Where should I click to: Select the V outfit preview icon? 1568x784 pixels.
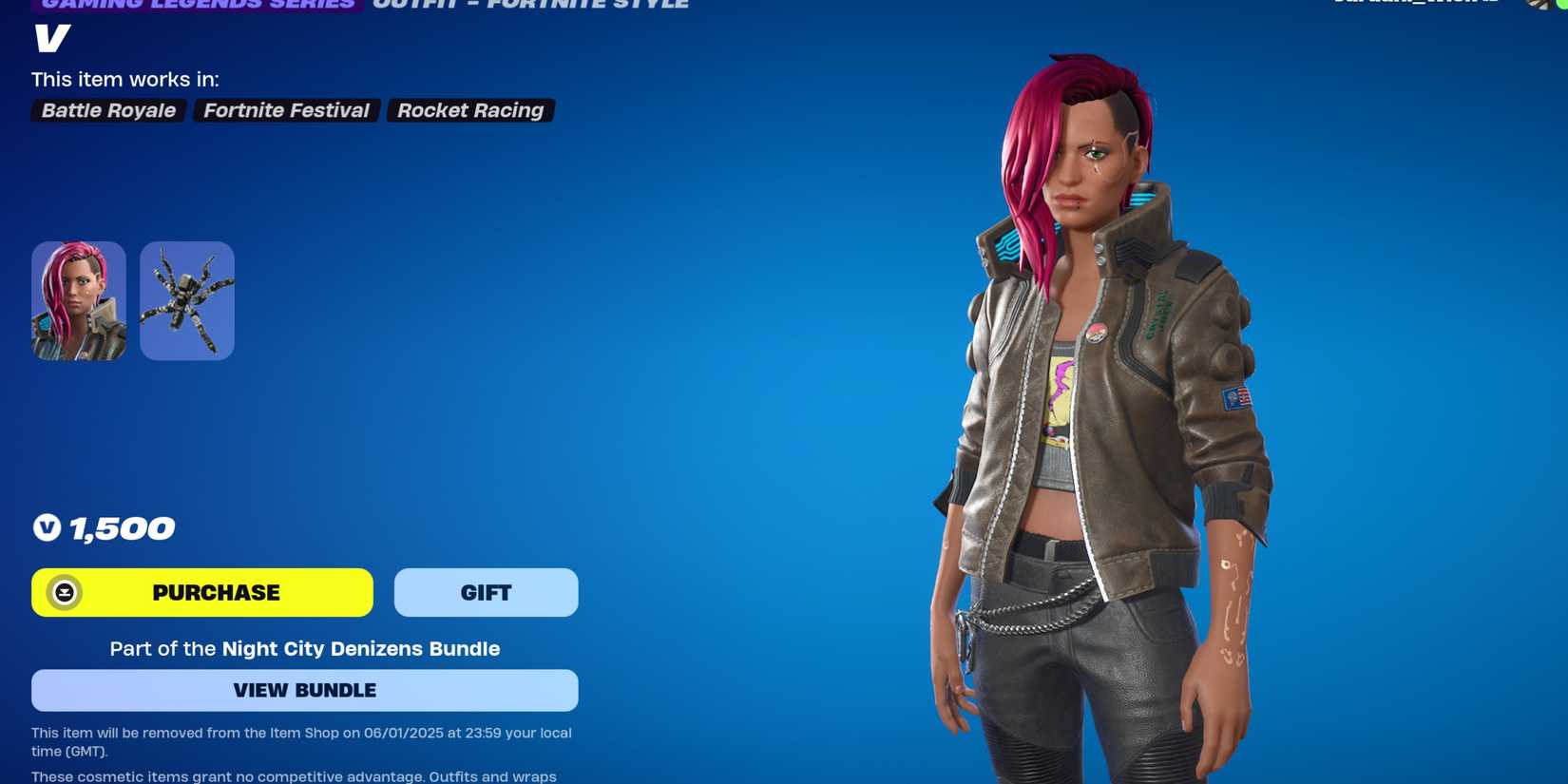coord(78,300)
